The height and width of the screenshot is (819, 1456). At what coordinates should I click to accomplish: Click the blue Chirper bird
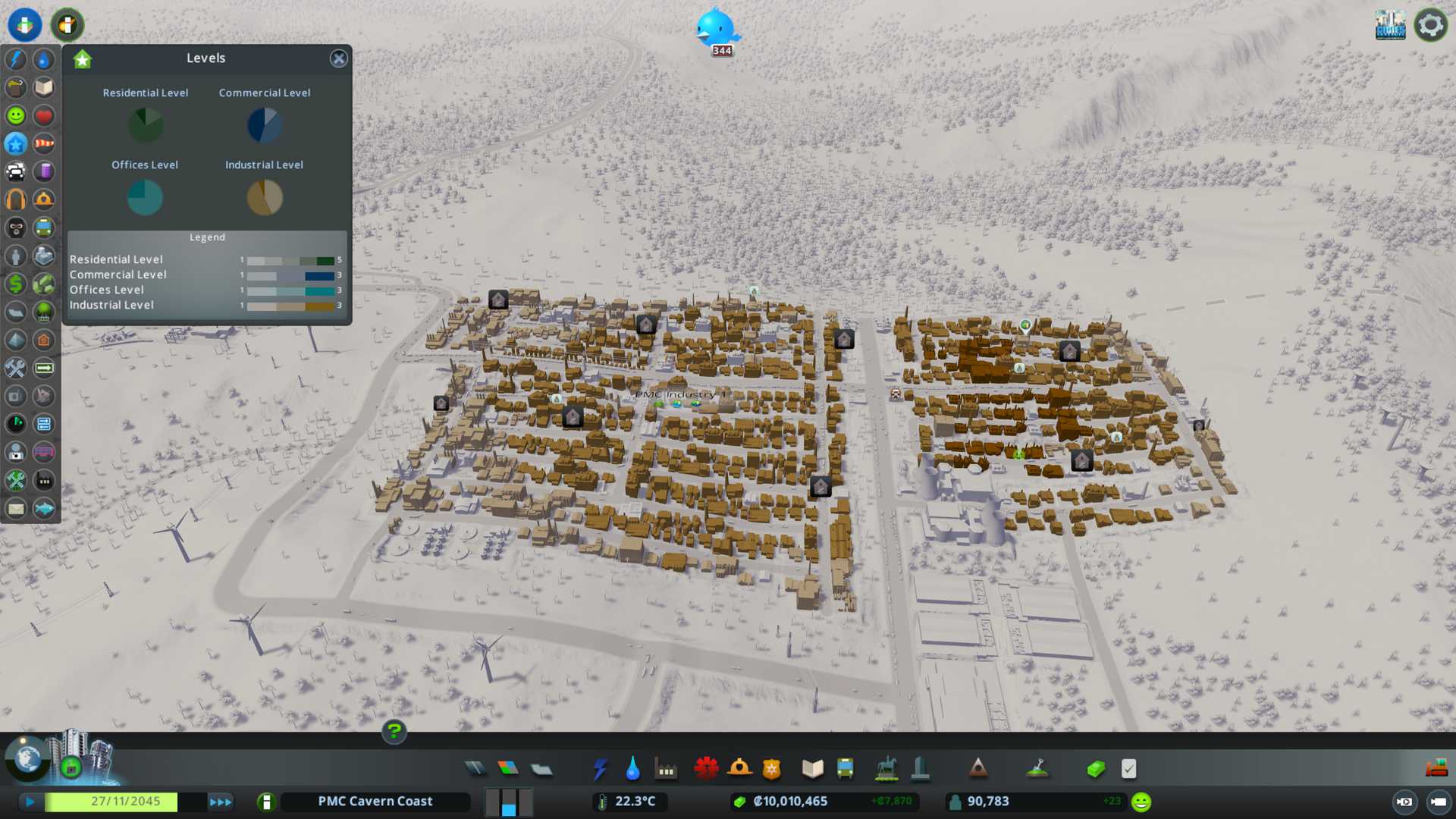pyautogui.click(x=716, y=29)
